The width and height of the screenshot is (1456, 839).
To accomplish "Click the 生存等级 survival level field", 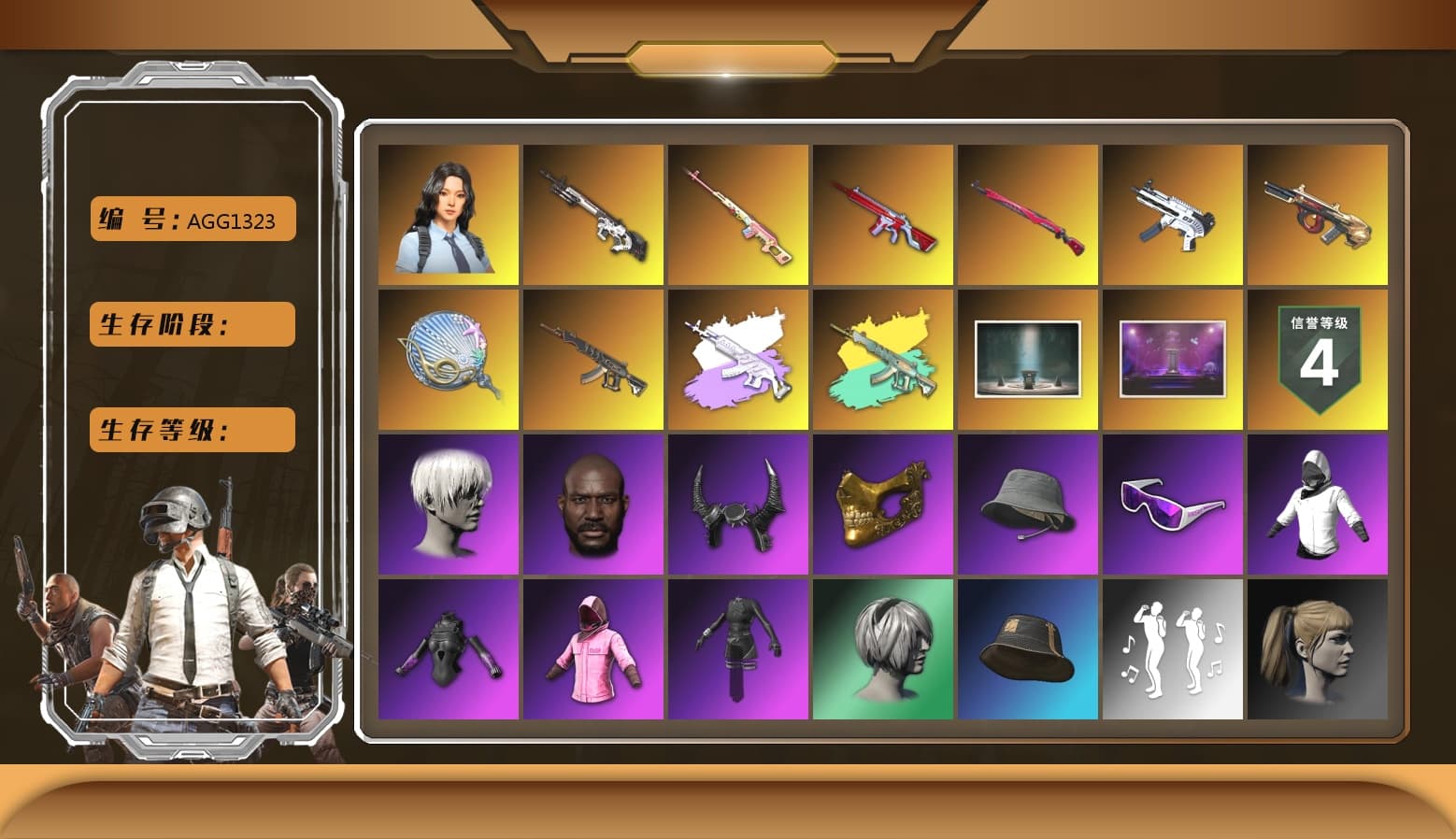I will [191, 430].
